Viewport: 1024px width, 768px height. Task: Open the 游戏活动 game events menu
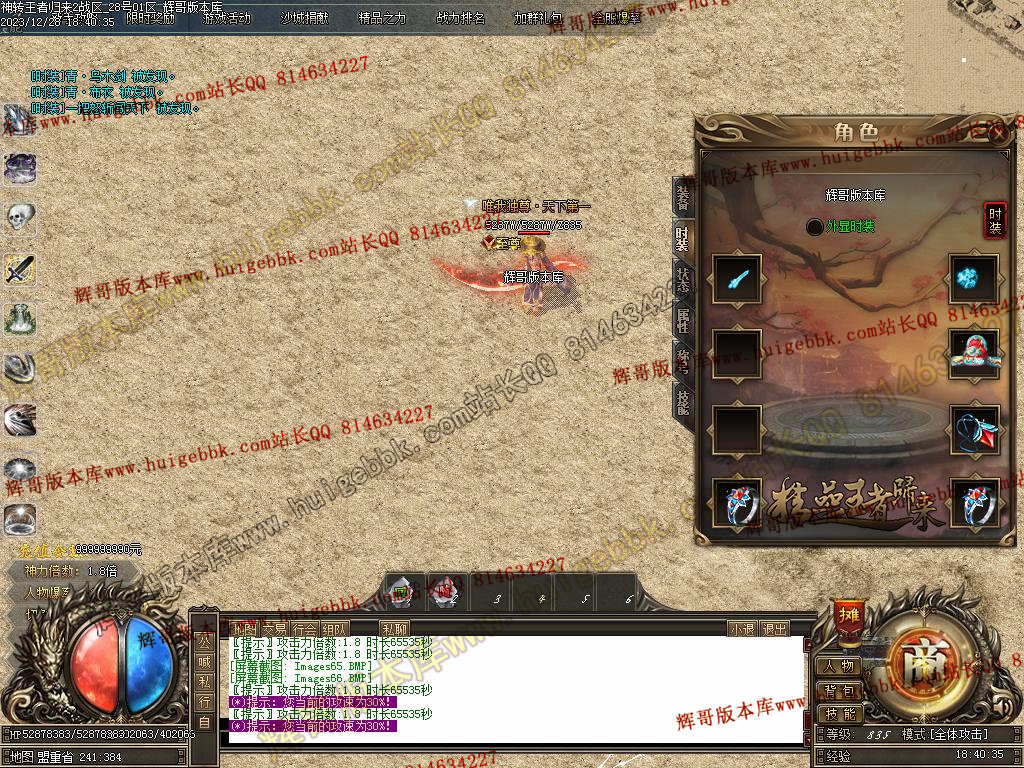pyautogui.click(x=227, y=18)
